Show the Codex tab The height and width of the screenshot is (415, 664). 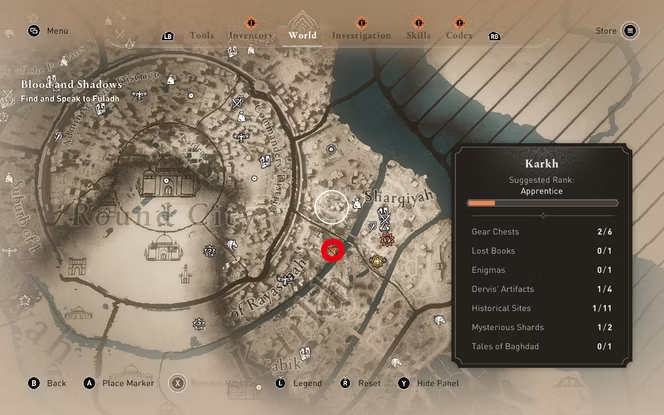coord(460,36)
